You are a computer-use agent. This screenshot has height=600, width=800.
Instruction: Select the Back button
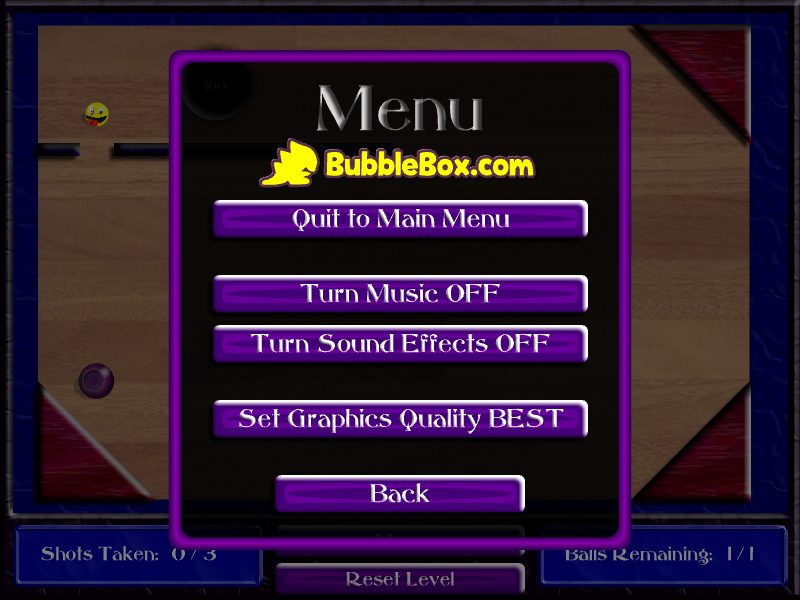click(x=400, y=493)
